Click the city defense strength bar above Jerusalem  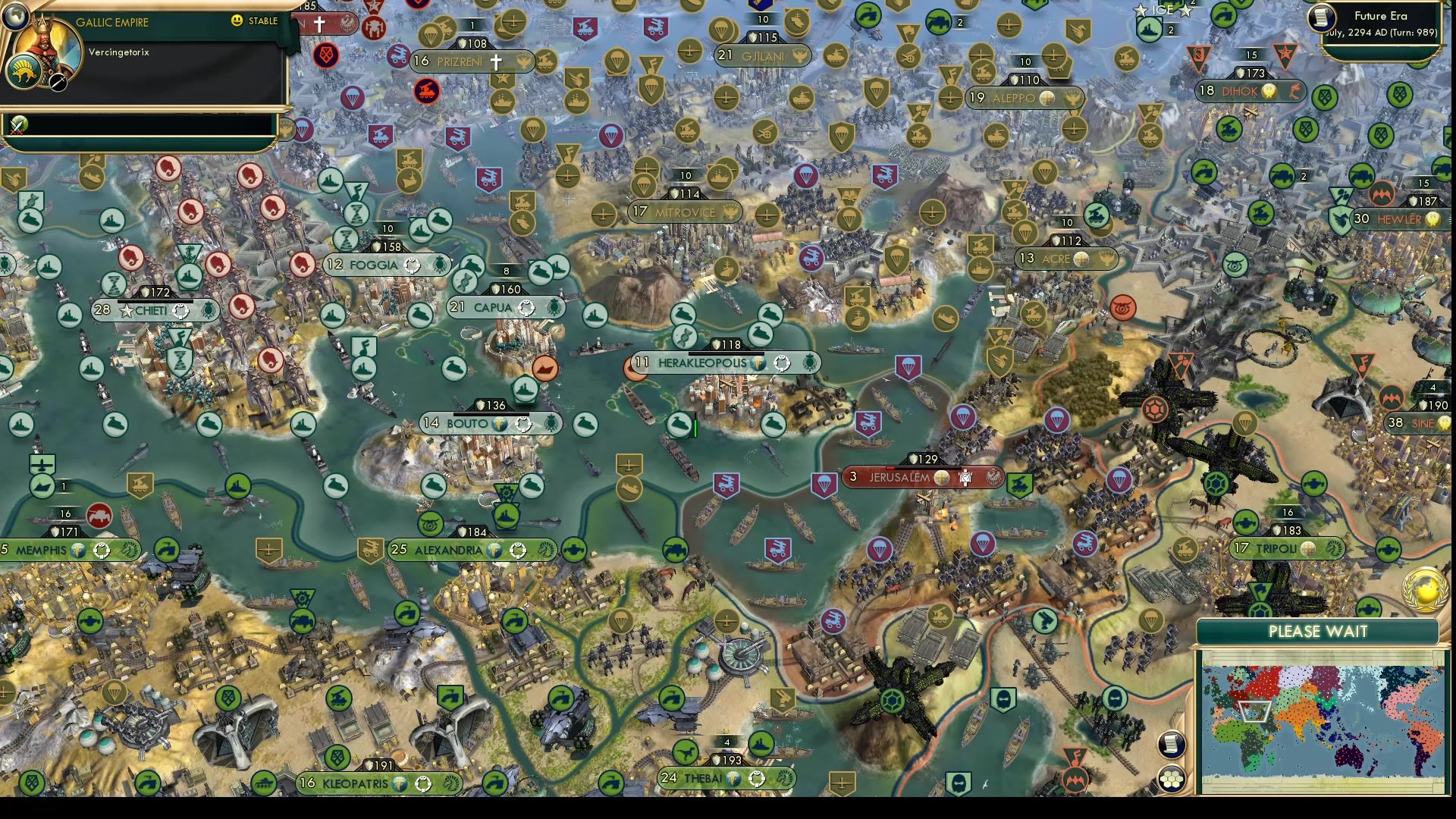coord(923,459)
